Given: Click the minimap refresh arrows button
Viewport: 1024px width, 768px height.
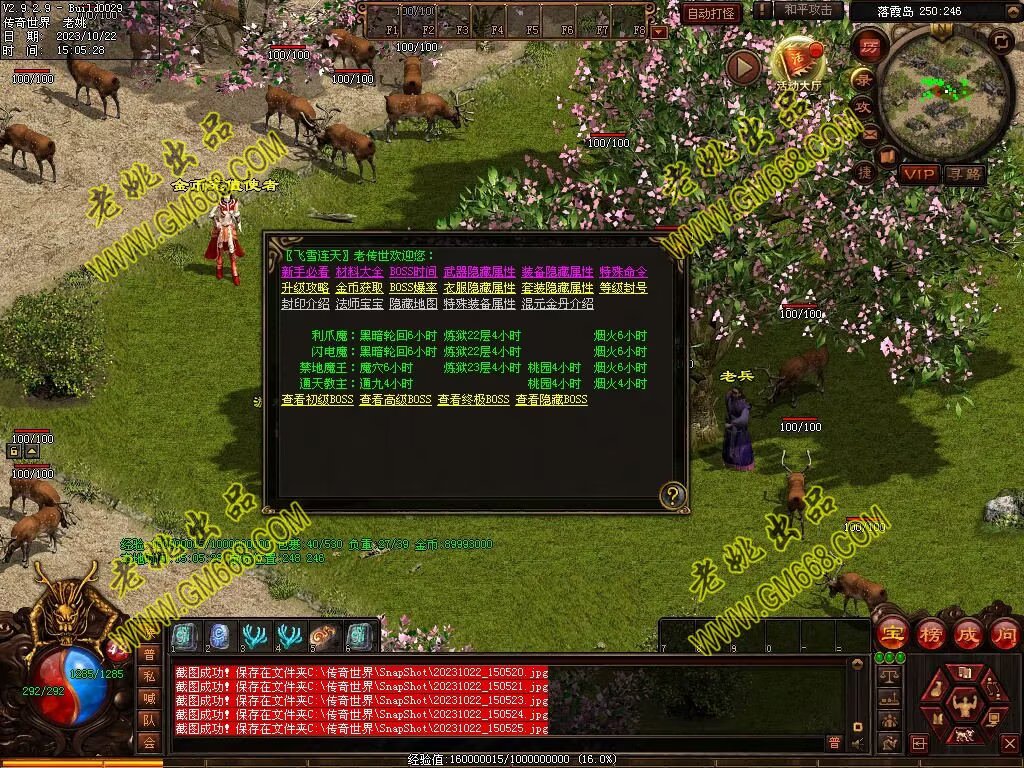Looking at the screenshot, I should [1000, 41].
